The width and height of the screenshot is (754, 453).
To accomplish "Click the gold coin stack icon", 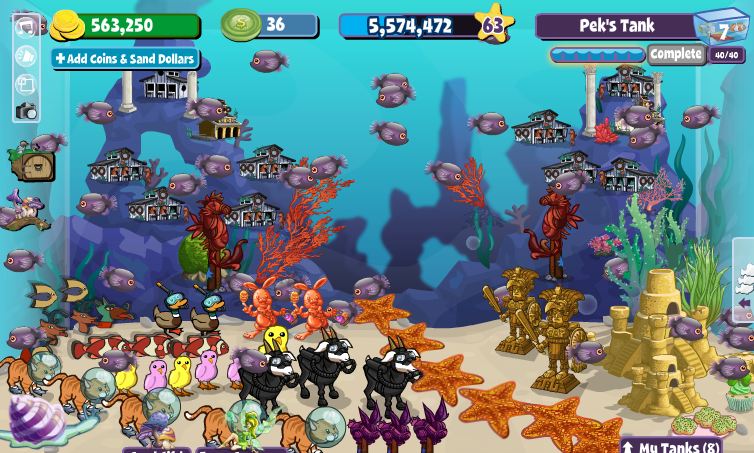I will (67, 24).
